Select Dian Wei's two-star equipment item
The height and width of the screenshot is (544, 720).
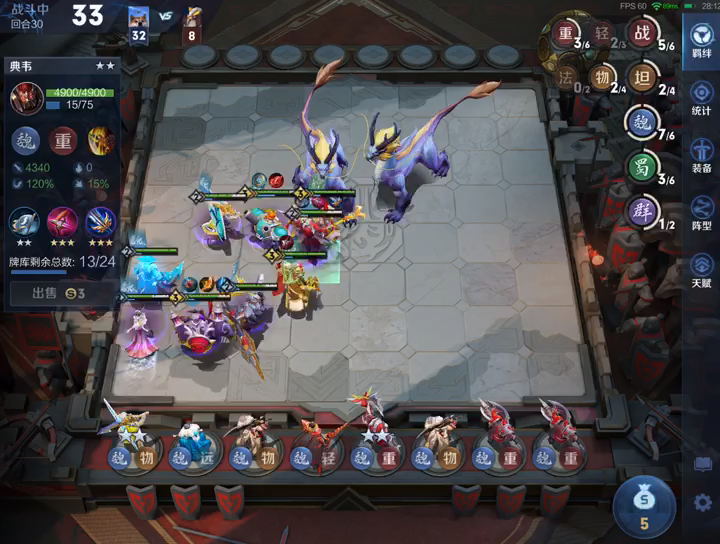[25, 222]
